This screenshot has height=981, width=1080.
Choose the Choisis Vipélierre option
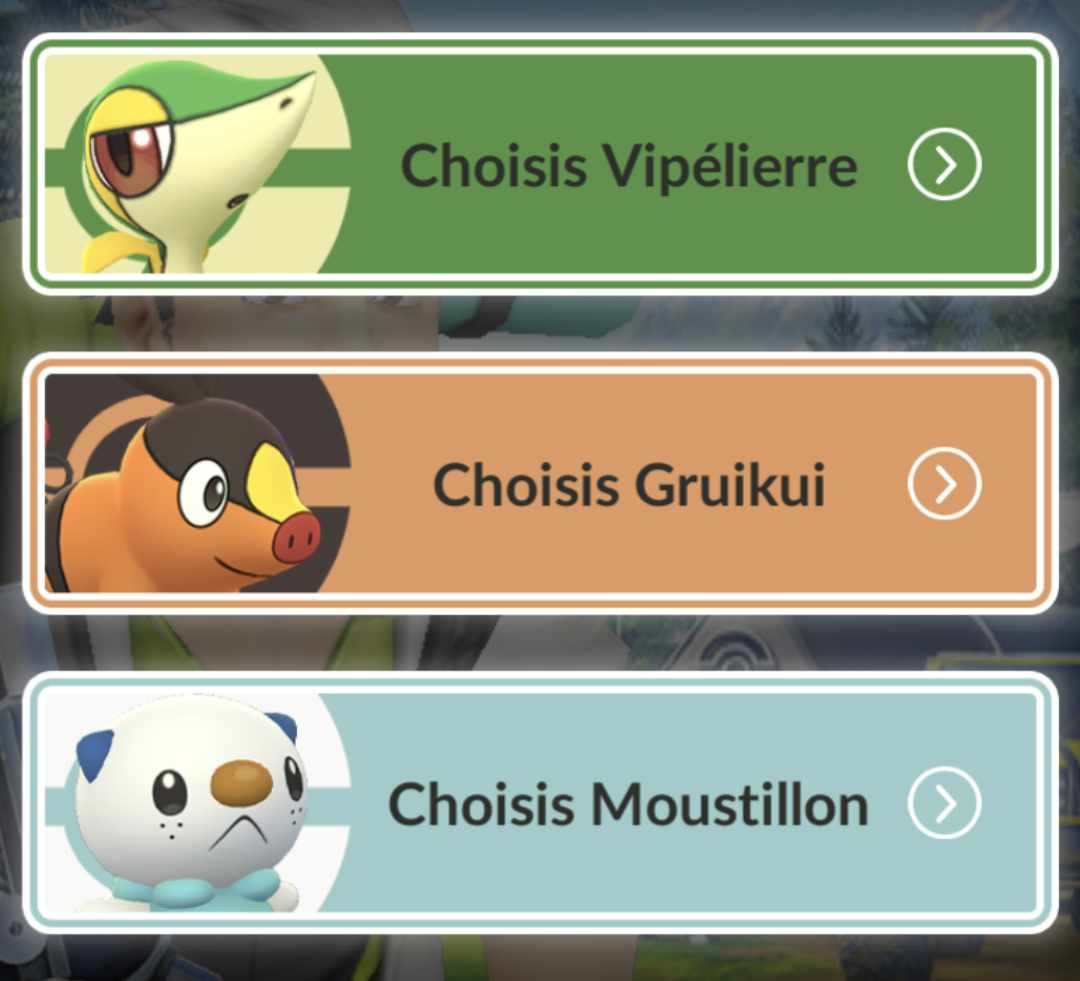(628, 165)
